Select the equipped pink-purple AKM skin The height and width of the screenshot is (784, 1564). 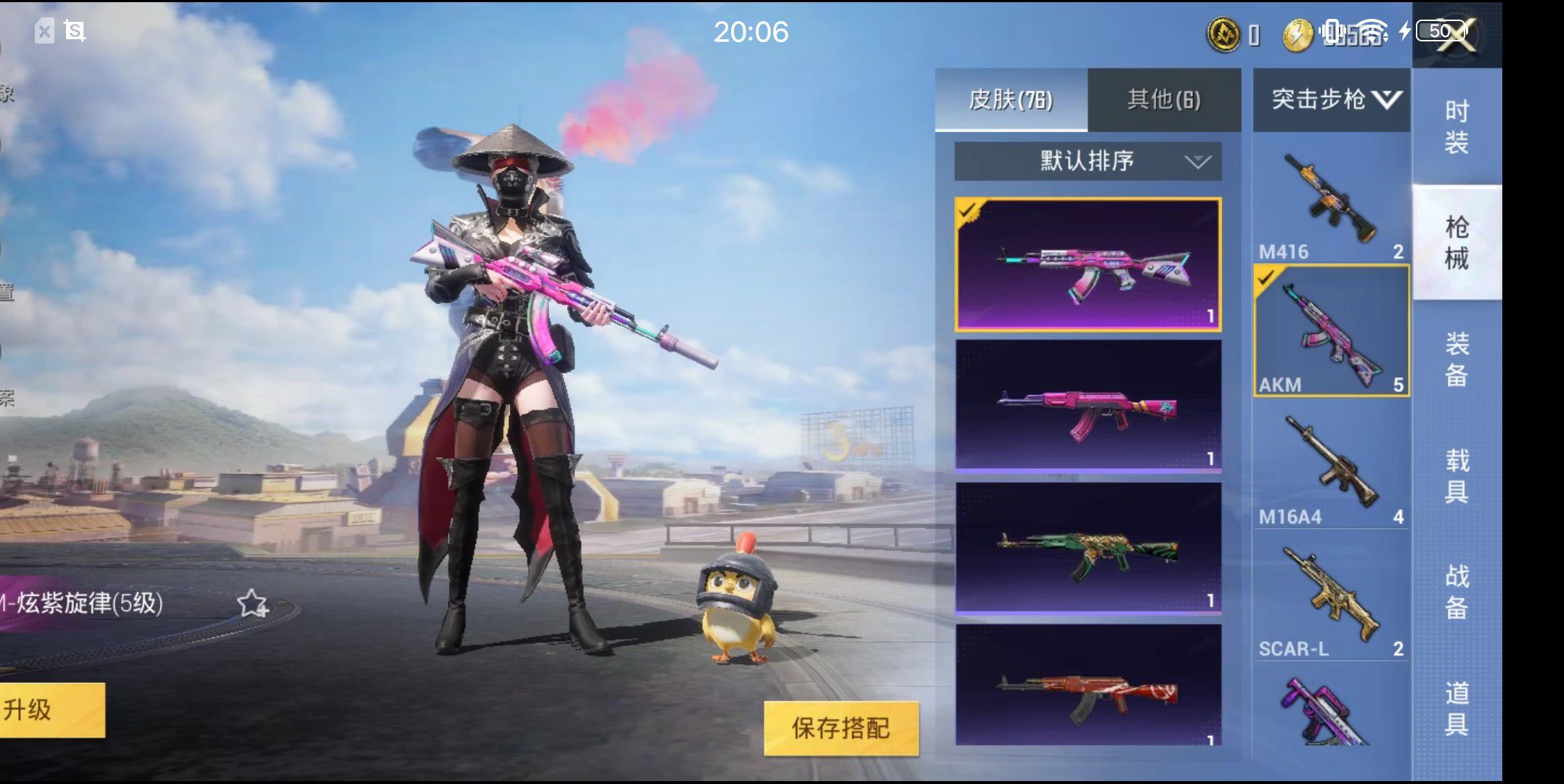pyautogui.click(x=1088, y=264)
